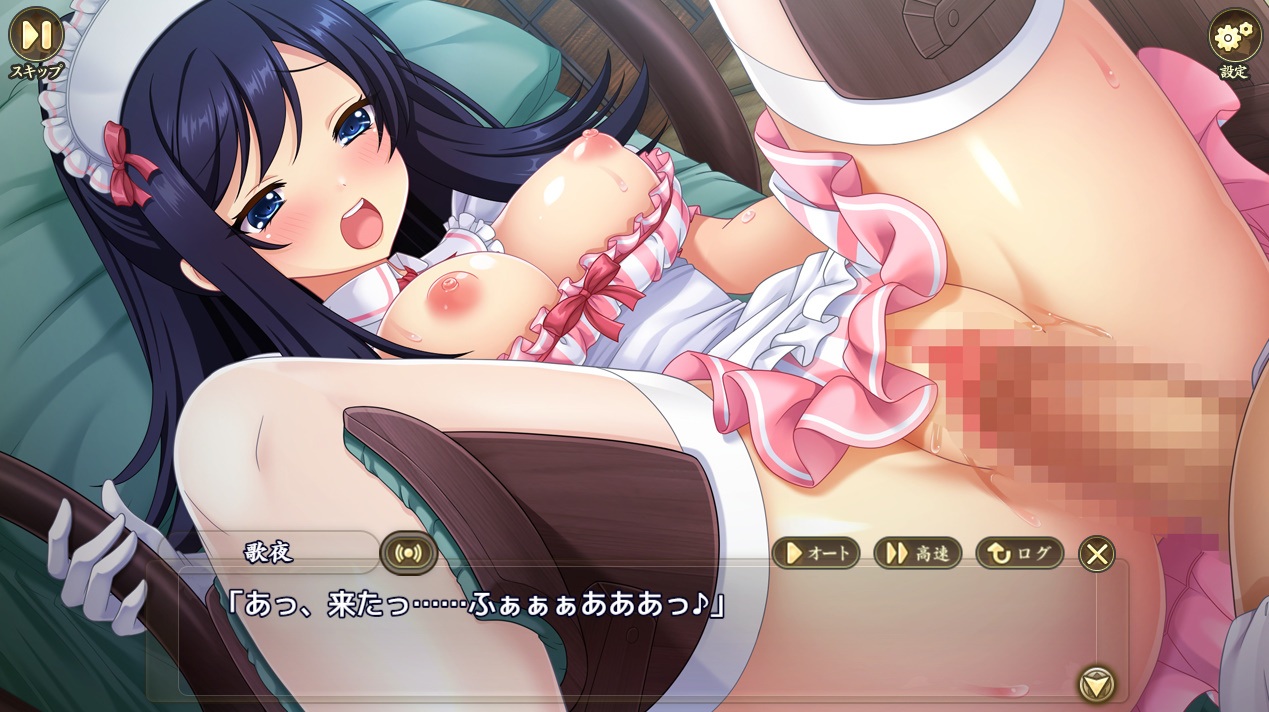Click the スキップ skip button

click(36, 35)
